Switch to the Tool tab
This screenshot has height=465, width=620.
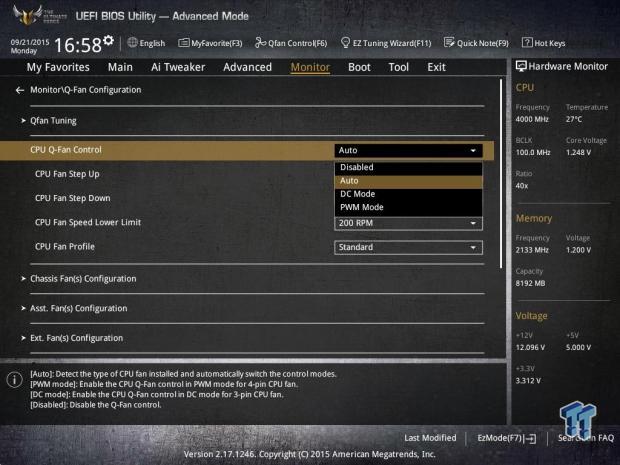pyautogui.click(x=398, y=67)
